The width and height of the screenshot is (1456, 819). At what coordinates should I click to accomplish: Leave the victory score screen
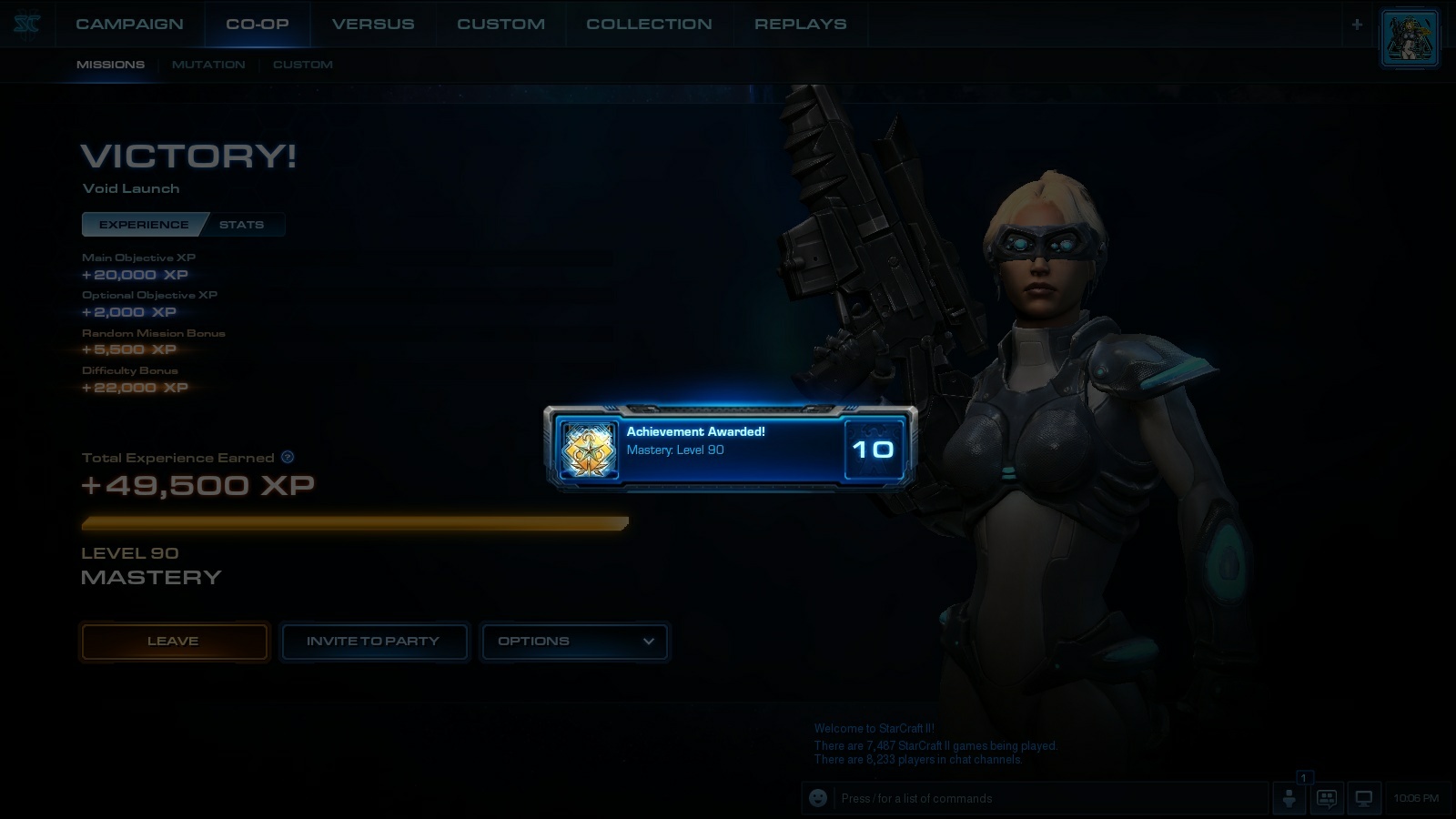click(174, 642)
